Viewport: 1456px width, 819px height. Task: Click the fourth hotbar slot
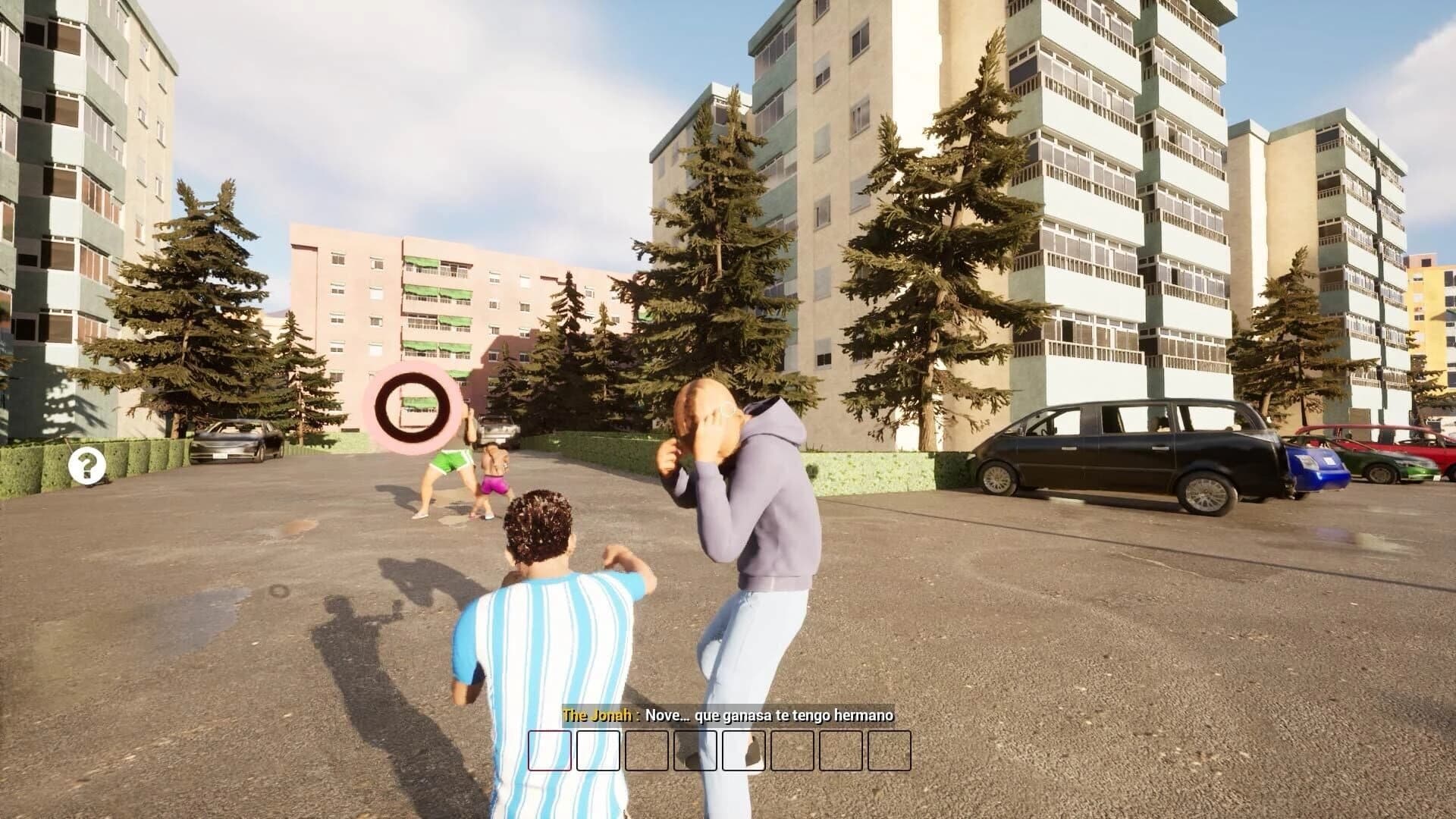click(696, 751)
